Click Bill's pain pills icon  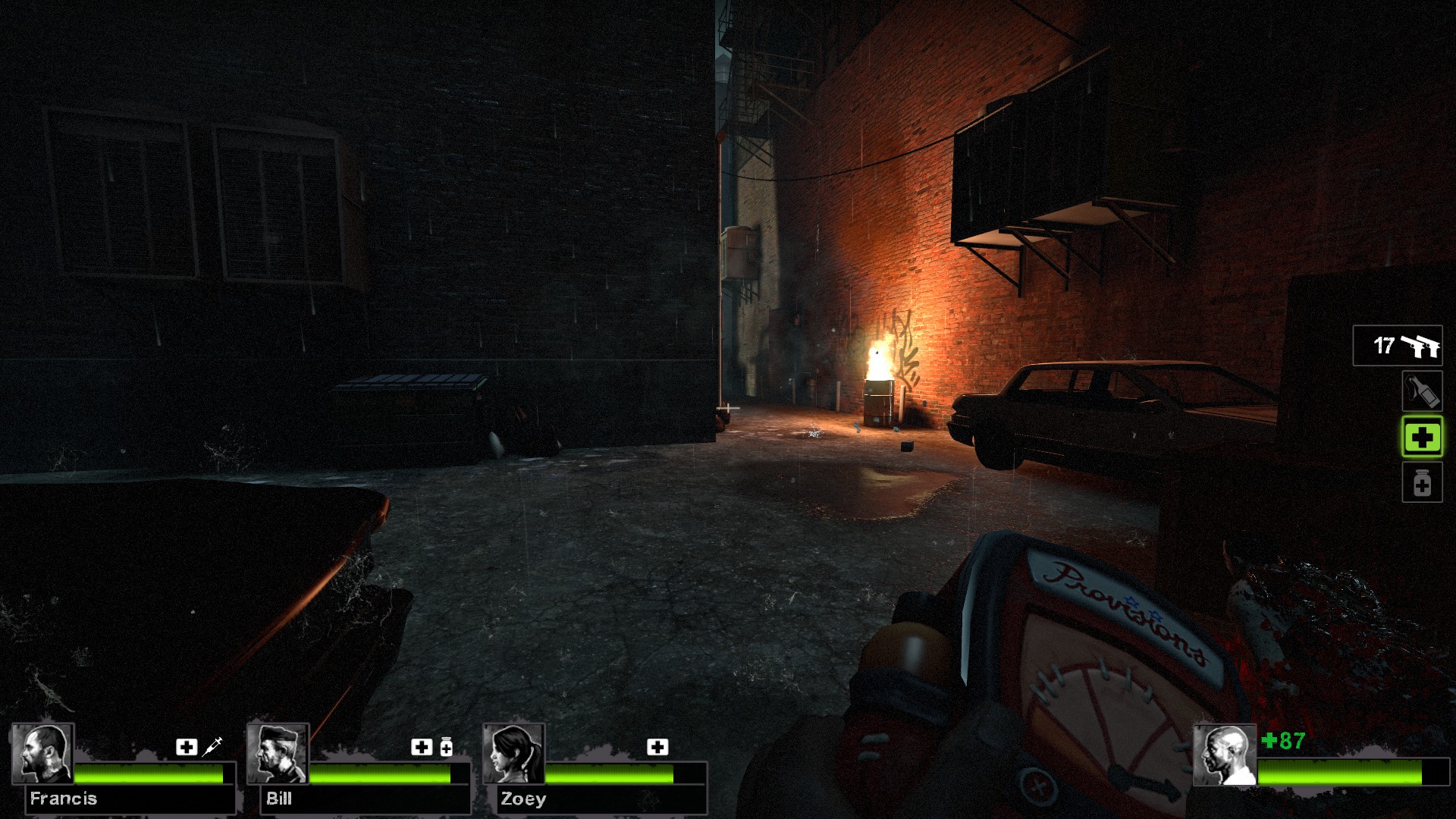point(446,747)
